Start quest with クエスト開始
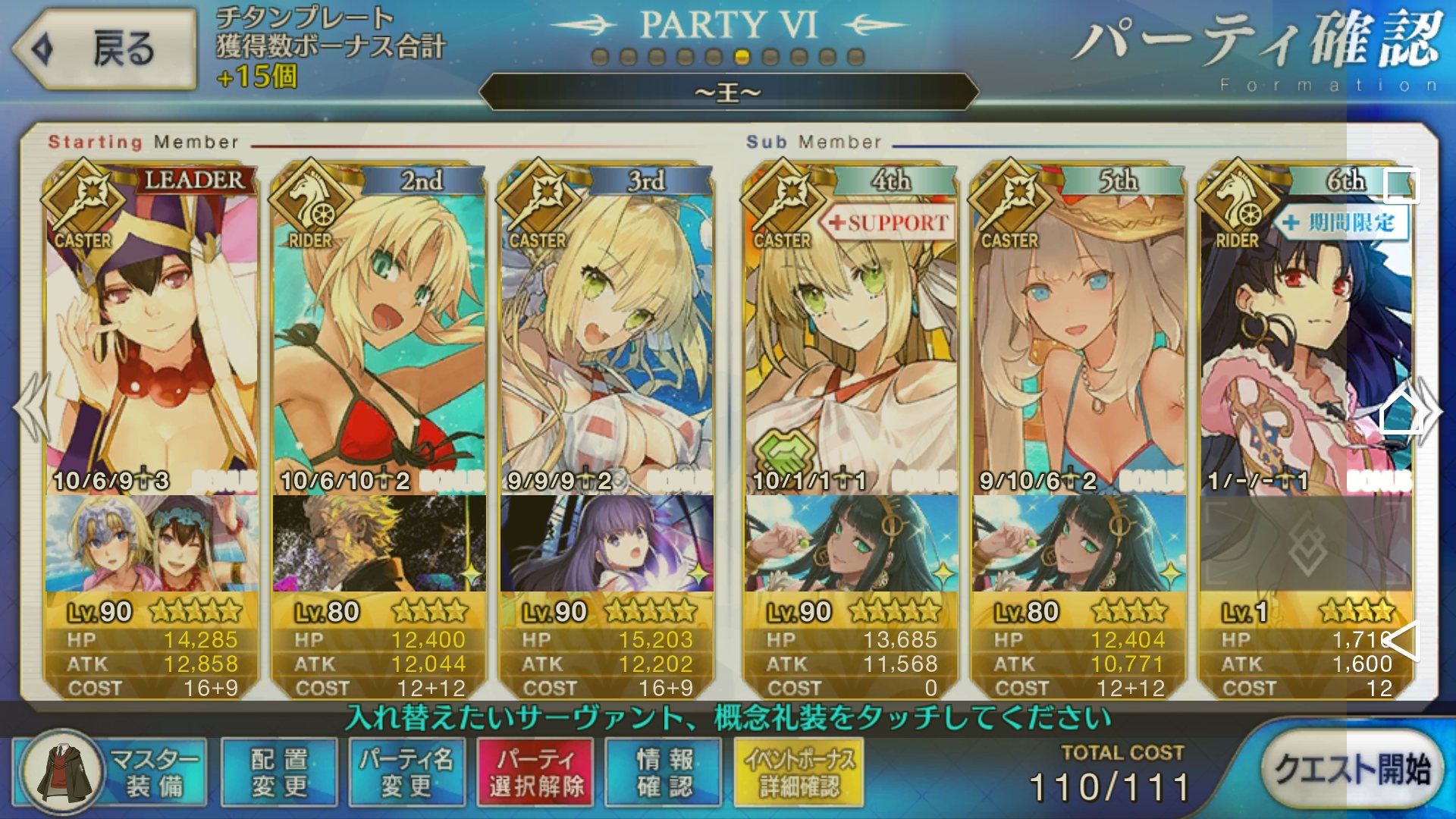Image resolution: width=1456 pixels, height=819 pixels. pyautogui.click(x=1351, y=770)
